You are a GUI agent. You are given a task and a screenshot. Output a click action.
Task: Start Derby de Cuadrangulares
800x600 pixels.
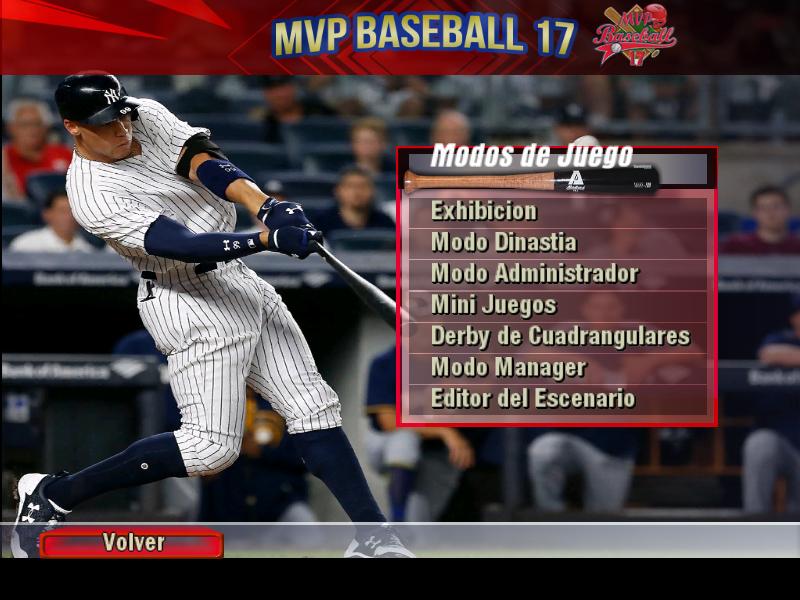click(560, 336)
